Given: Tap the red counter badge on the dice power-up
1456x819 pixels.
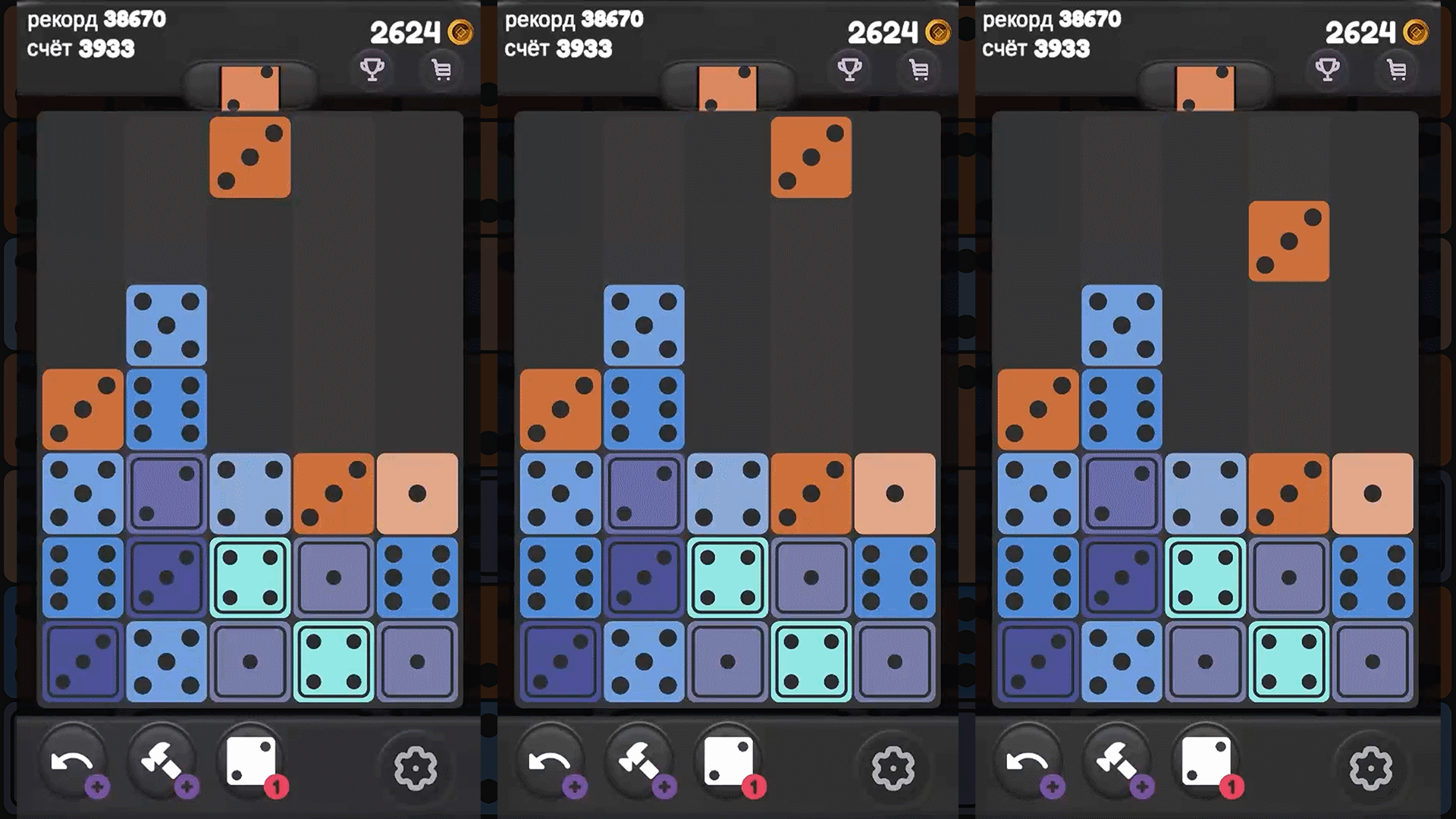Looking at the screenshot, I should click(x=276, y=789).
